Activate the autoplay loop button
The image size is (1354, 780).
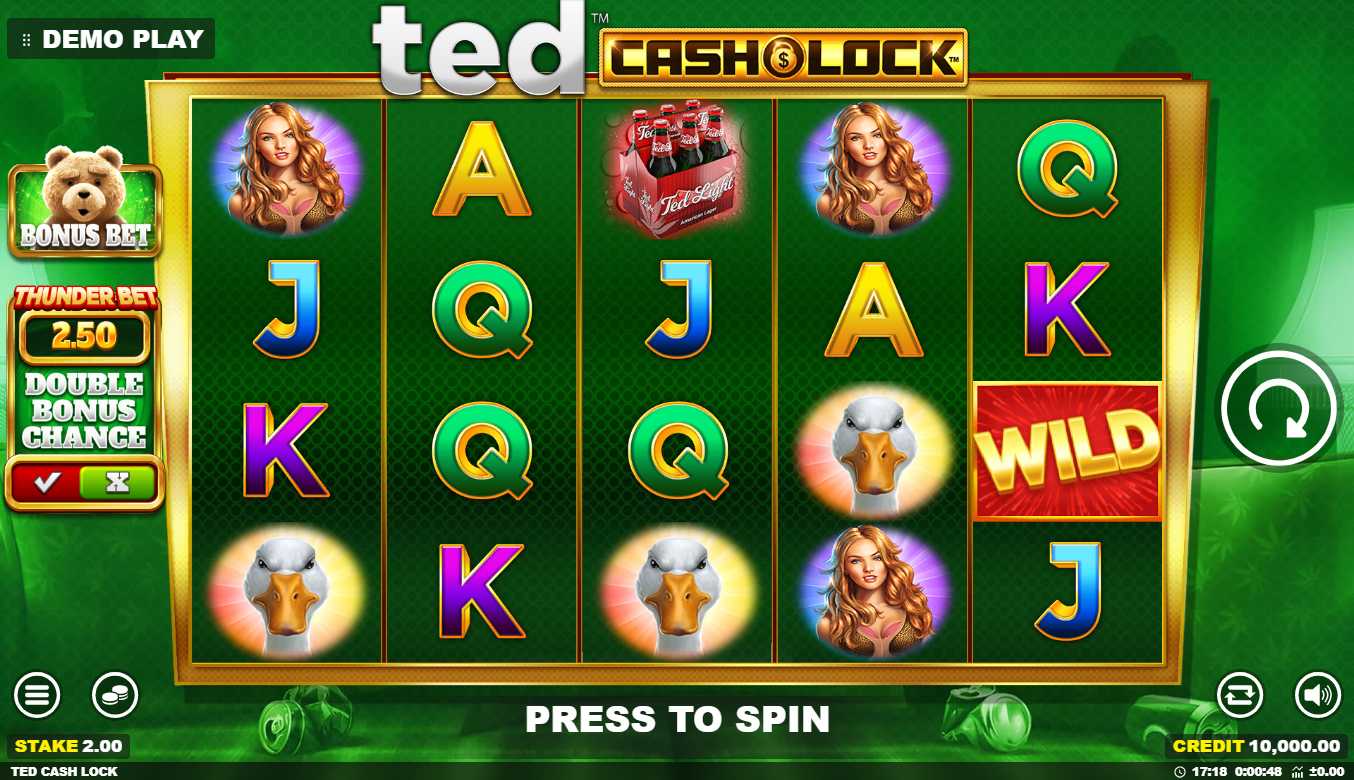[x=1240, y=695]
